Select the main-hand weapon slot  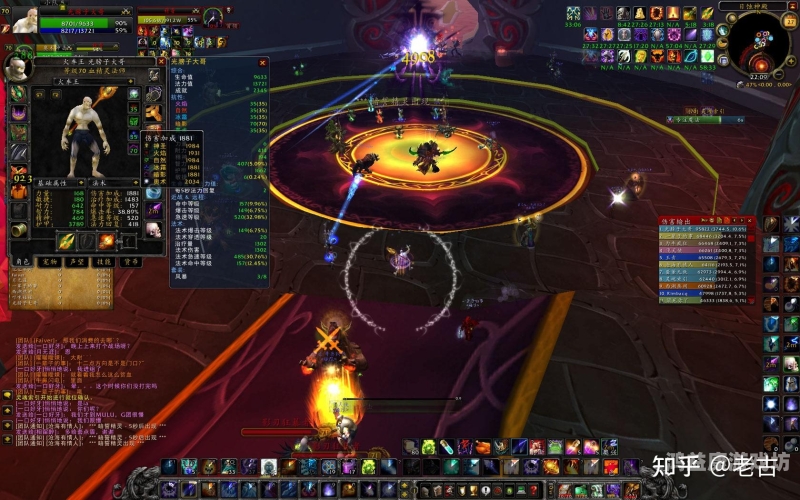[x=65, y=240]
